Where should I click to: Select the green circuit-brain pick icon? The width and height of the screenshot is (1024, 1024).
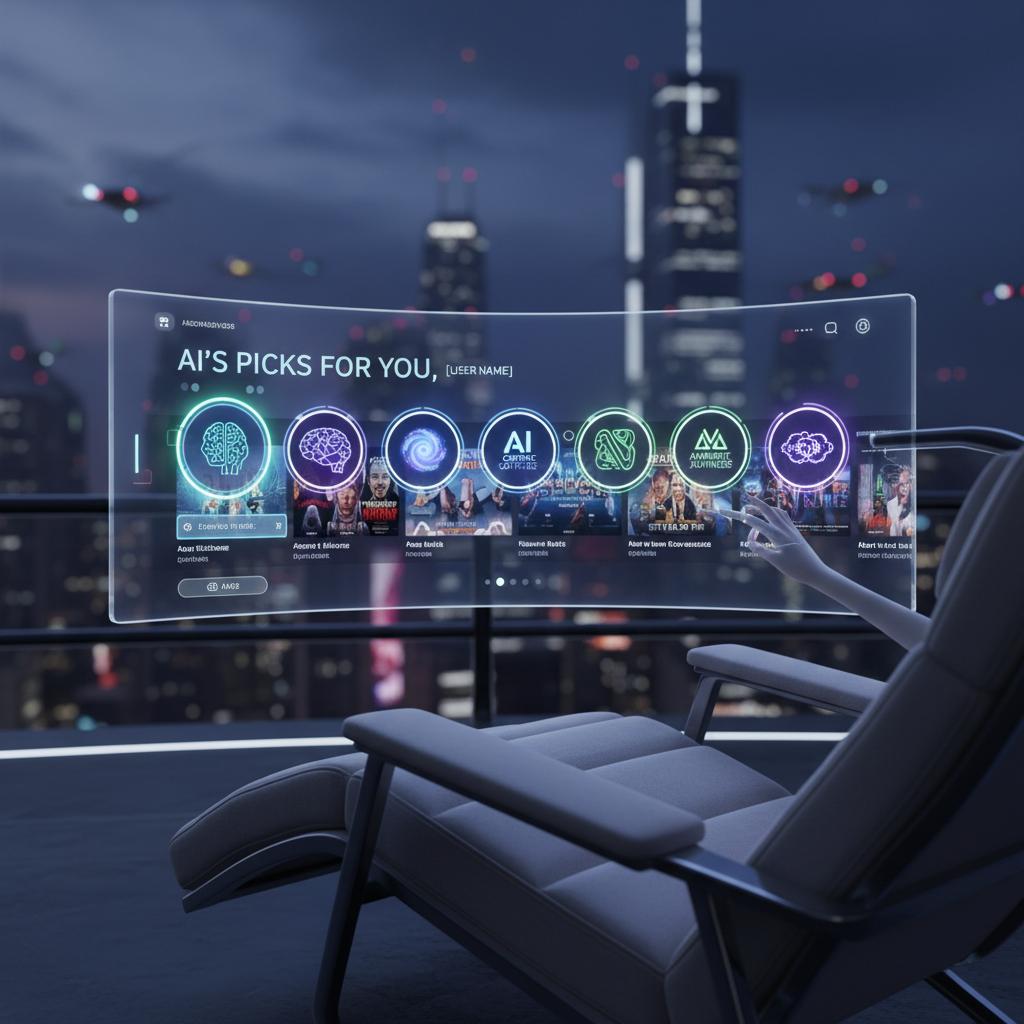(223, 446)
